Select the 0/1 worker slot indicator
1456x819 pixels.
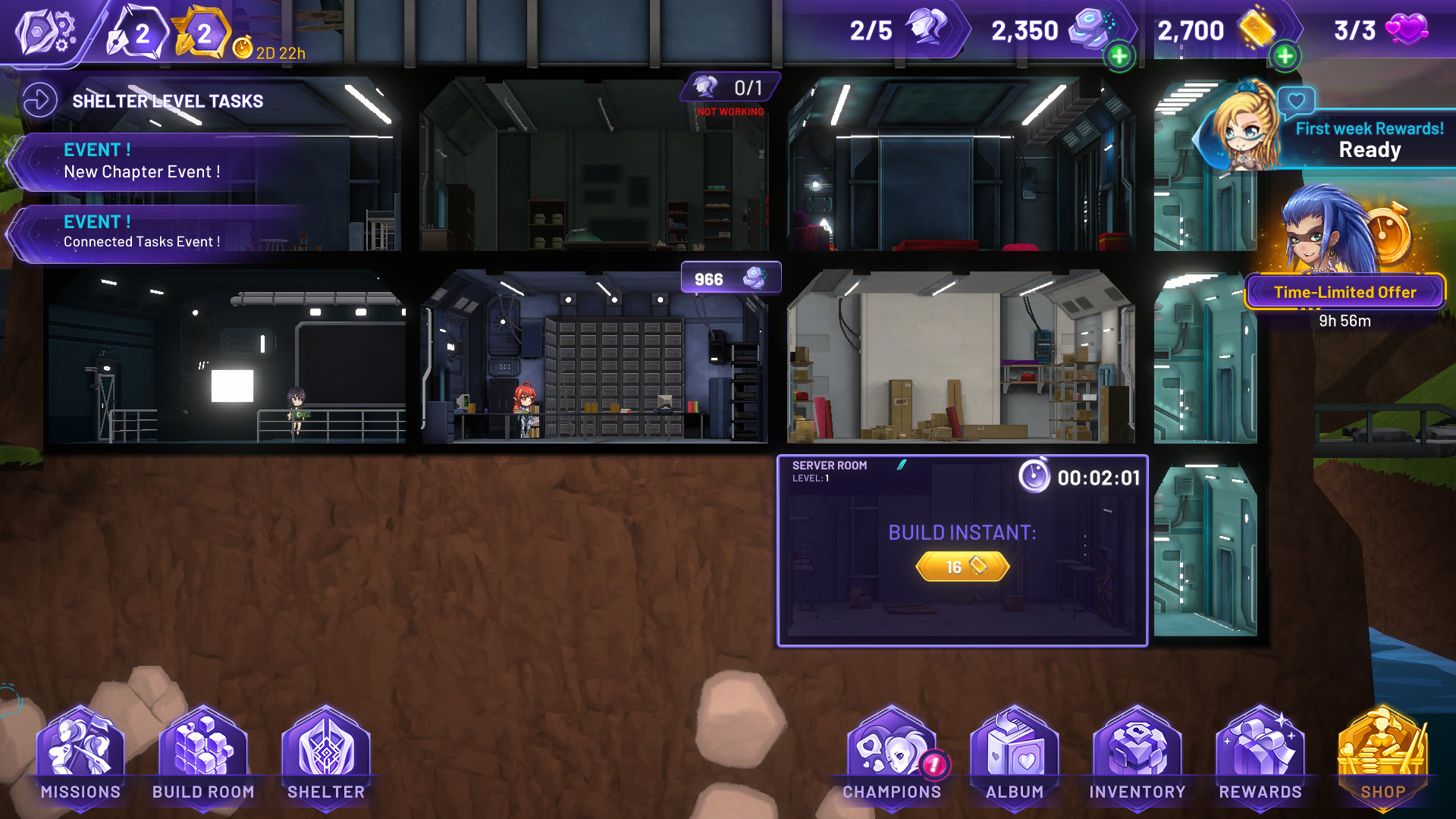pyautogui.click(x=730, y=88)
